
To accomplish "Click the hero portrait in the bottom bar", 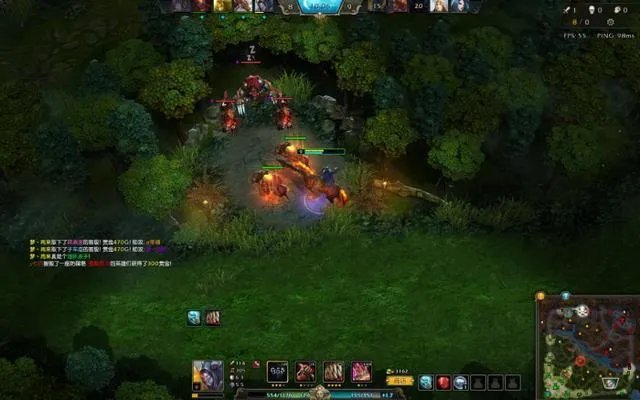I will pos(208,375).
